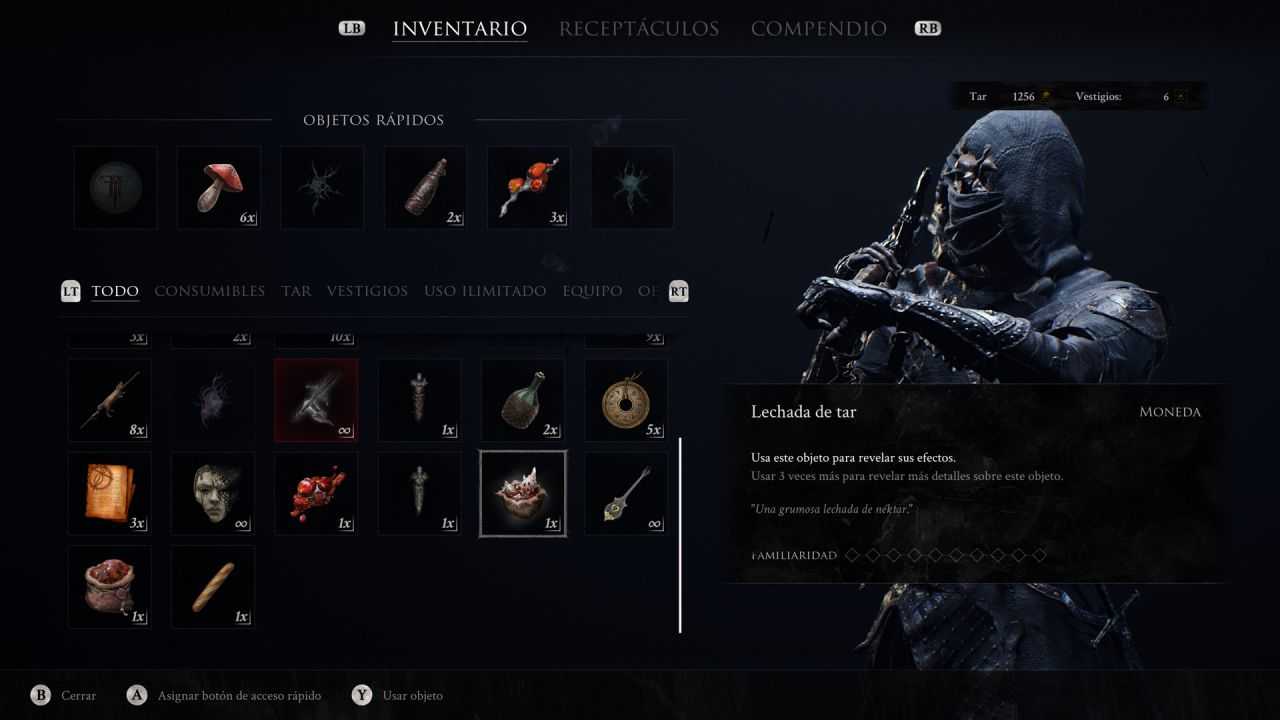This screenshot has height=720, width=1280.
Task: Click the bloody red heart item
Action: [x=315, y=493]
